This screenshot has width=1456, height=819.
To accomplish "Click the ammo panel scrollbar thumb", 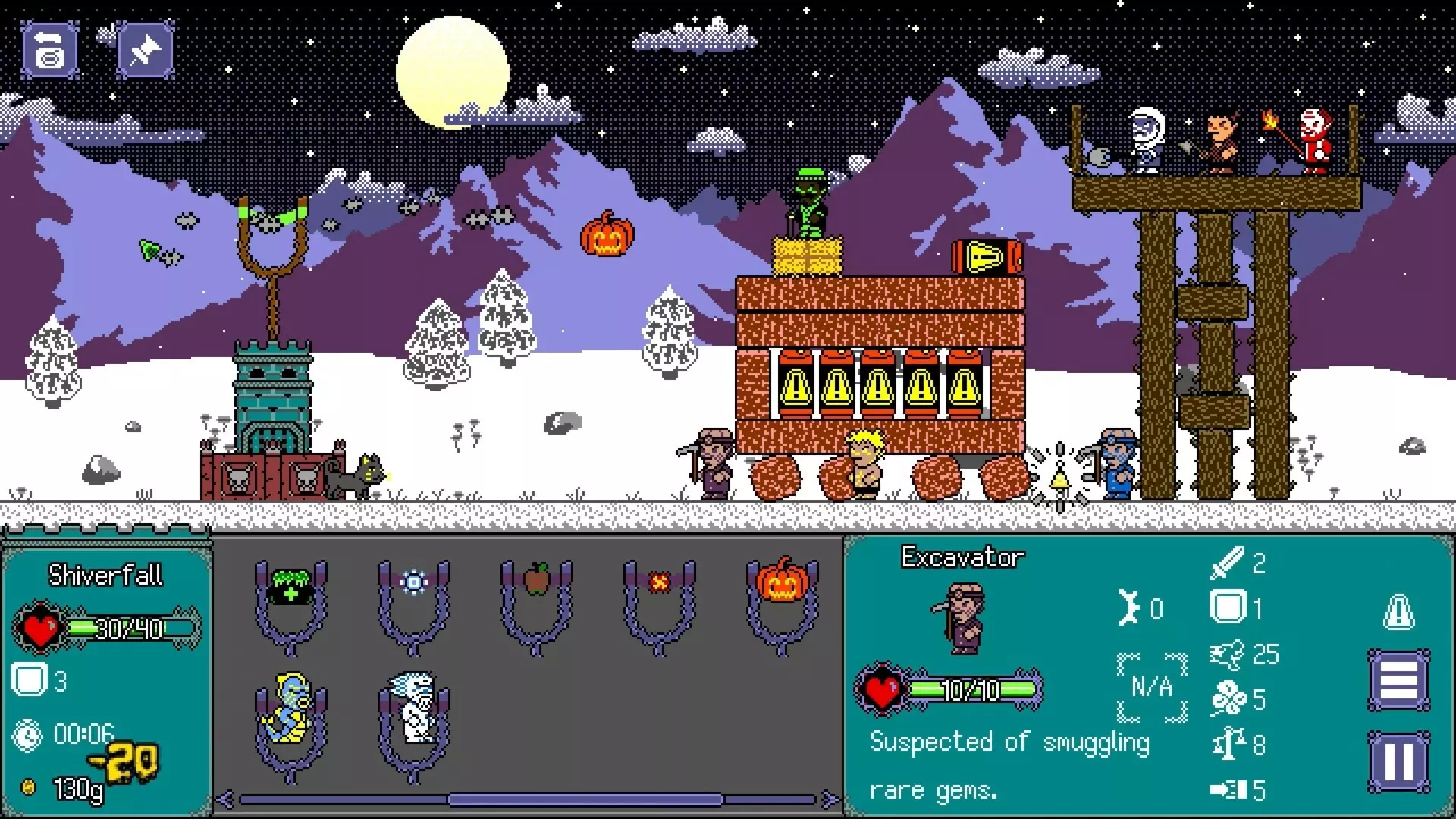I will click(585, 799).
